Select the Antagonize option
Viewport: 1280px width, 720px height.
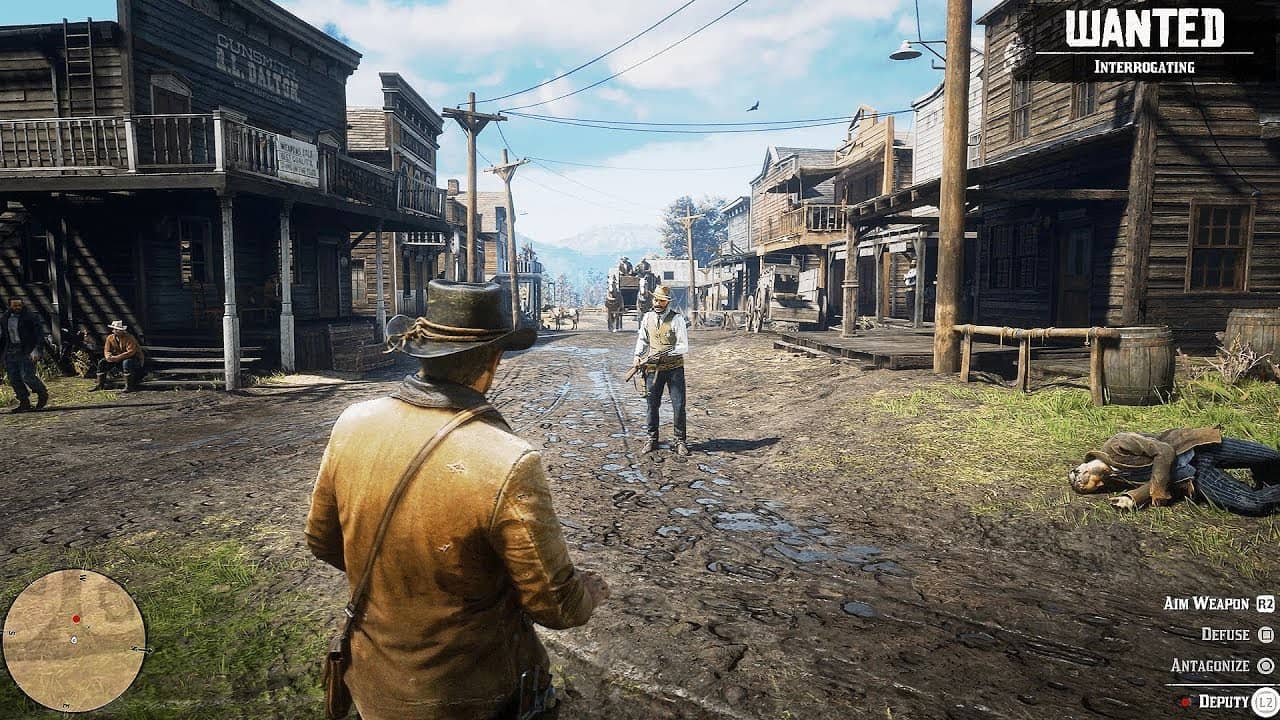pyautogui.click(x=1210, y=665)
